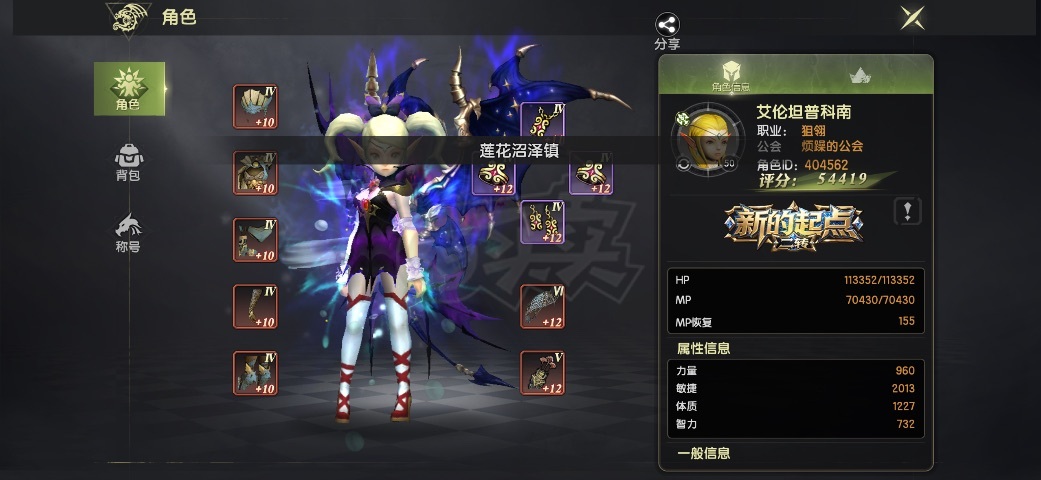Select the tier V secondary weapon slot

click(542, 372)
